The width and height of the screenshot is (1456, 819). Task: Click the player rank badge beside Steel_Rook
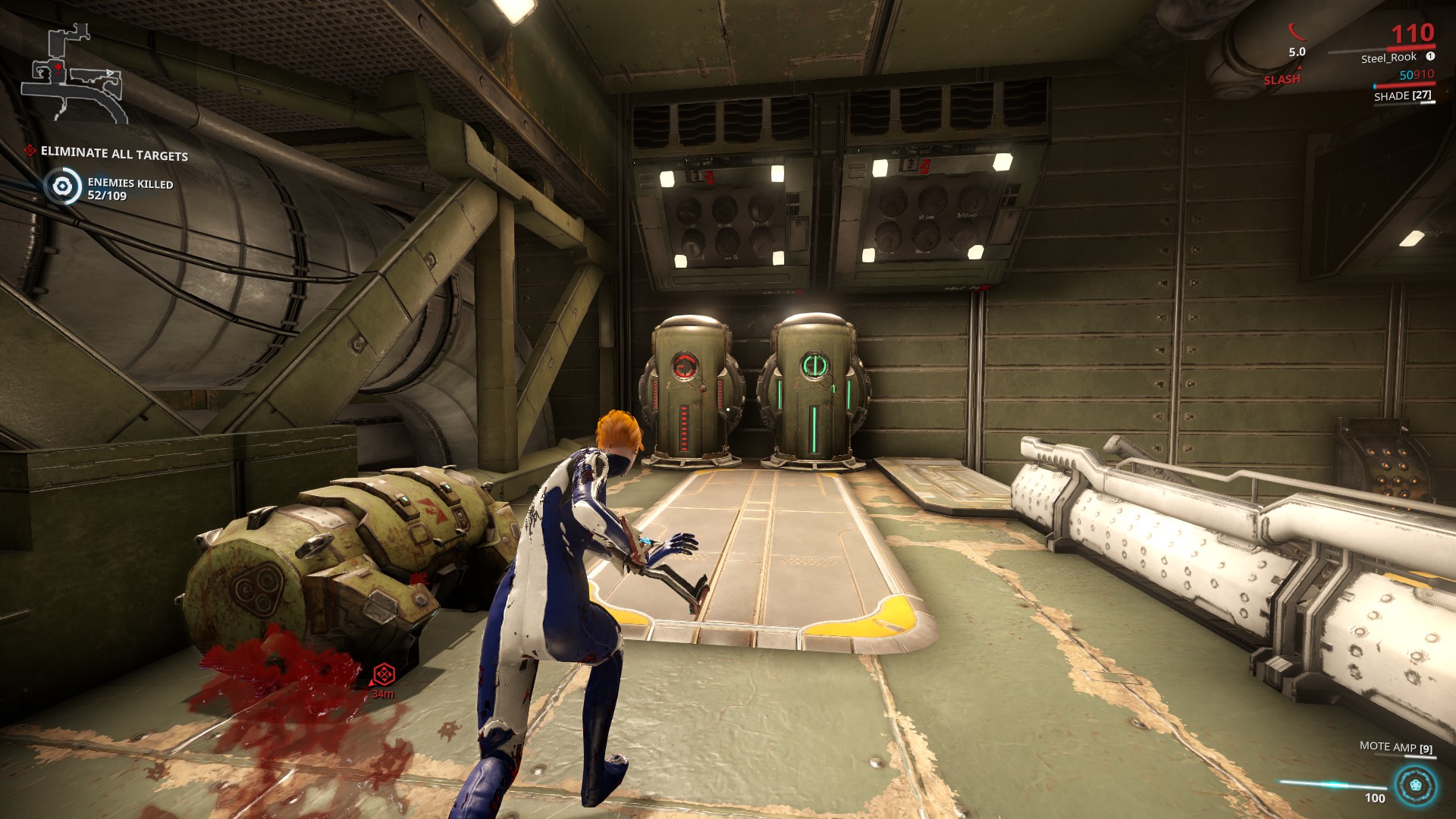[1429, 58]
